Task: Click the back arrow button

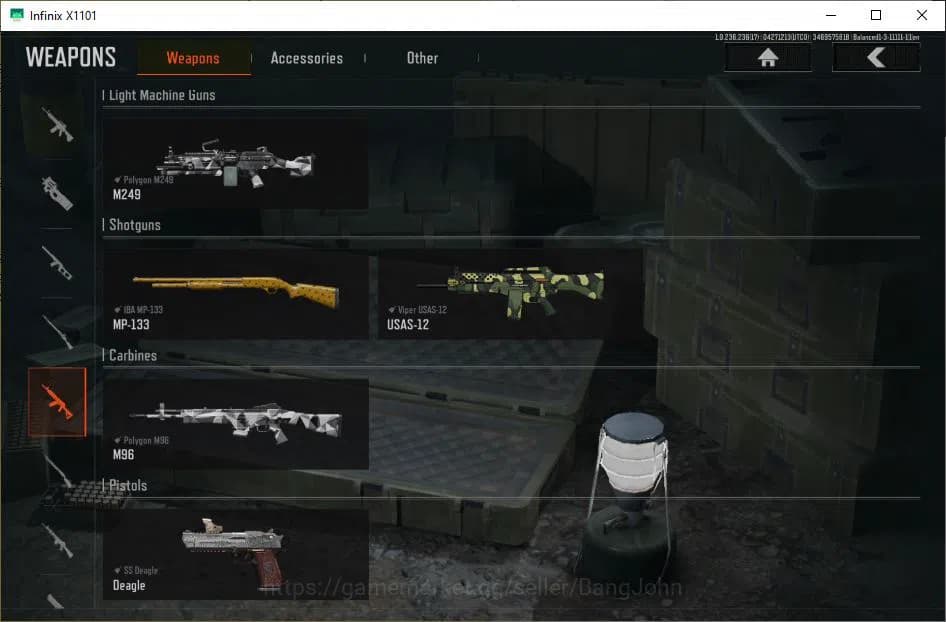Action: click(876, 58)
